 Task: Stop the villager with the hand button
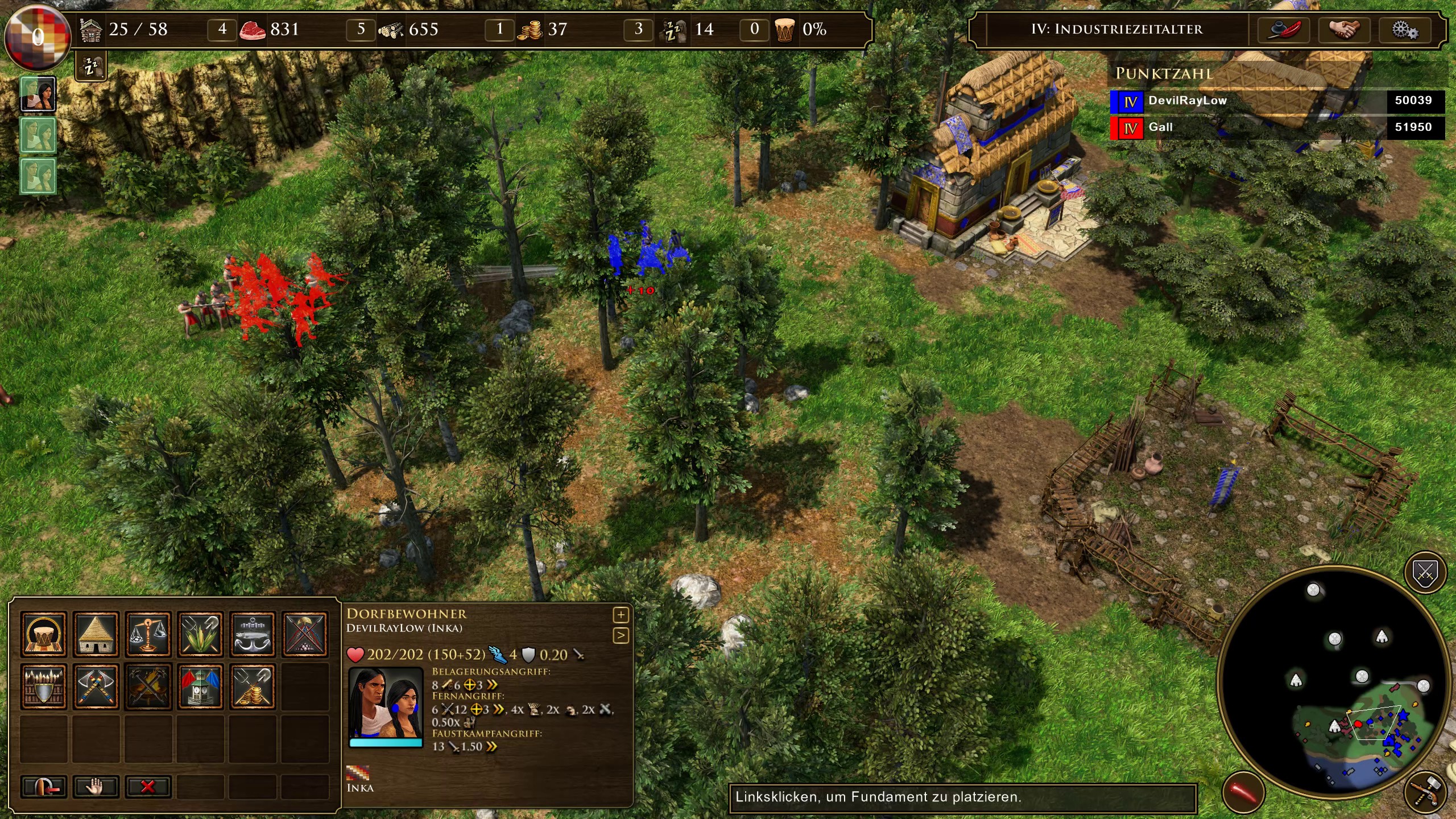click(x=96, y=787)
